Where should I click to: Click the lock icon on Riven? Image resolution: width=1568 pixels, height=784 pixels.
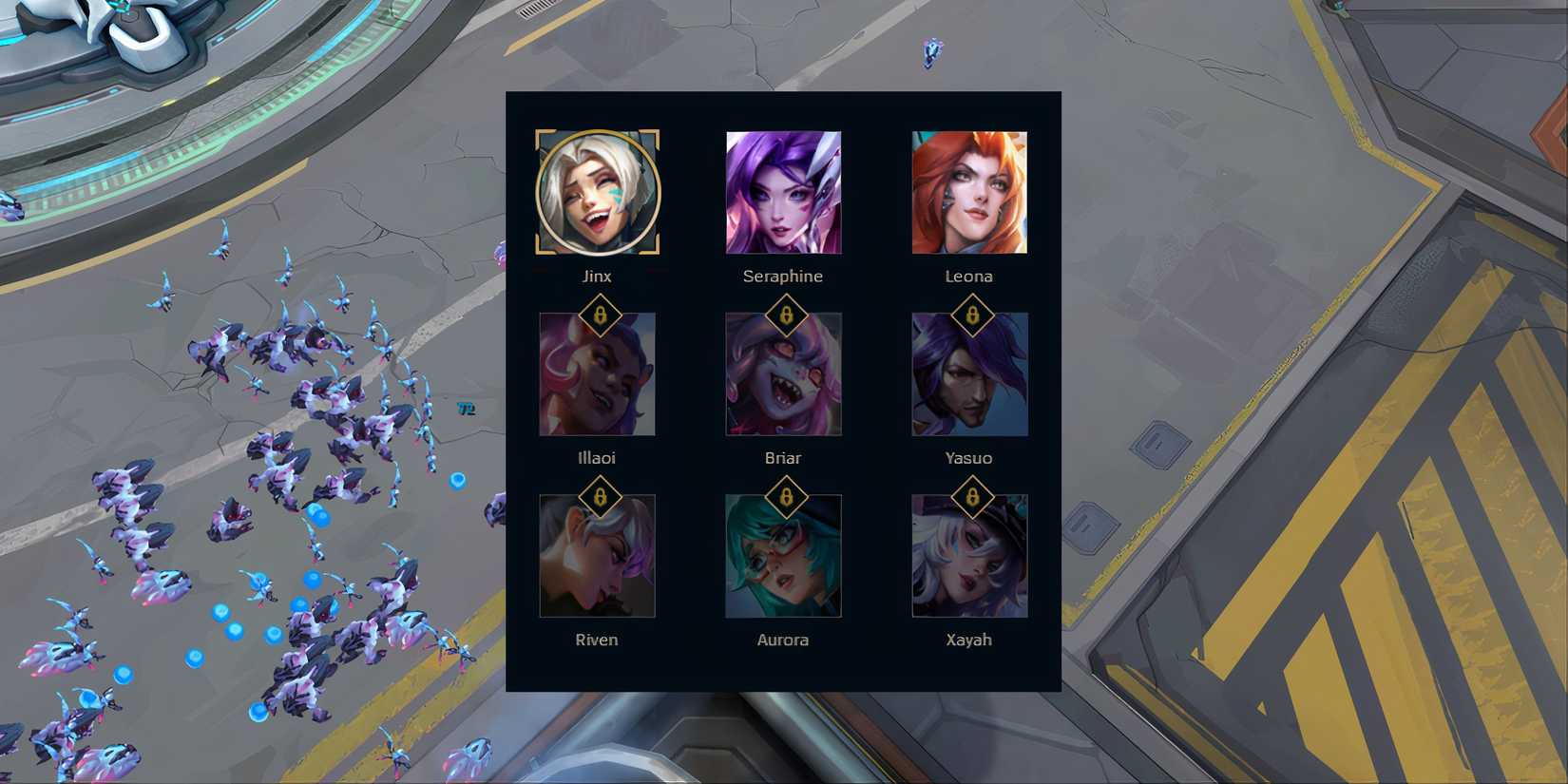pos(602,497)
